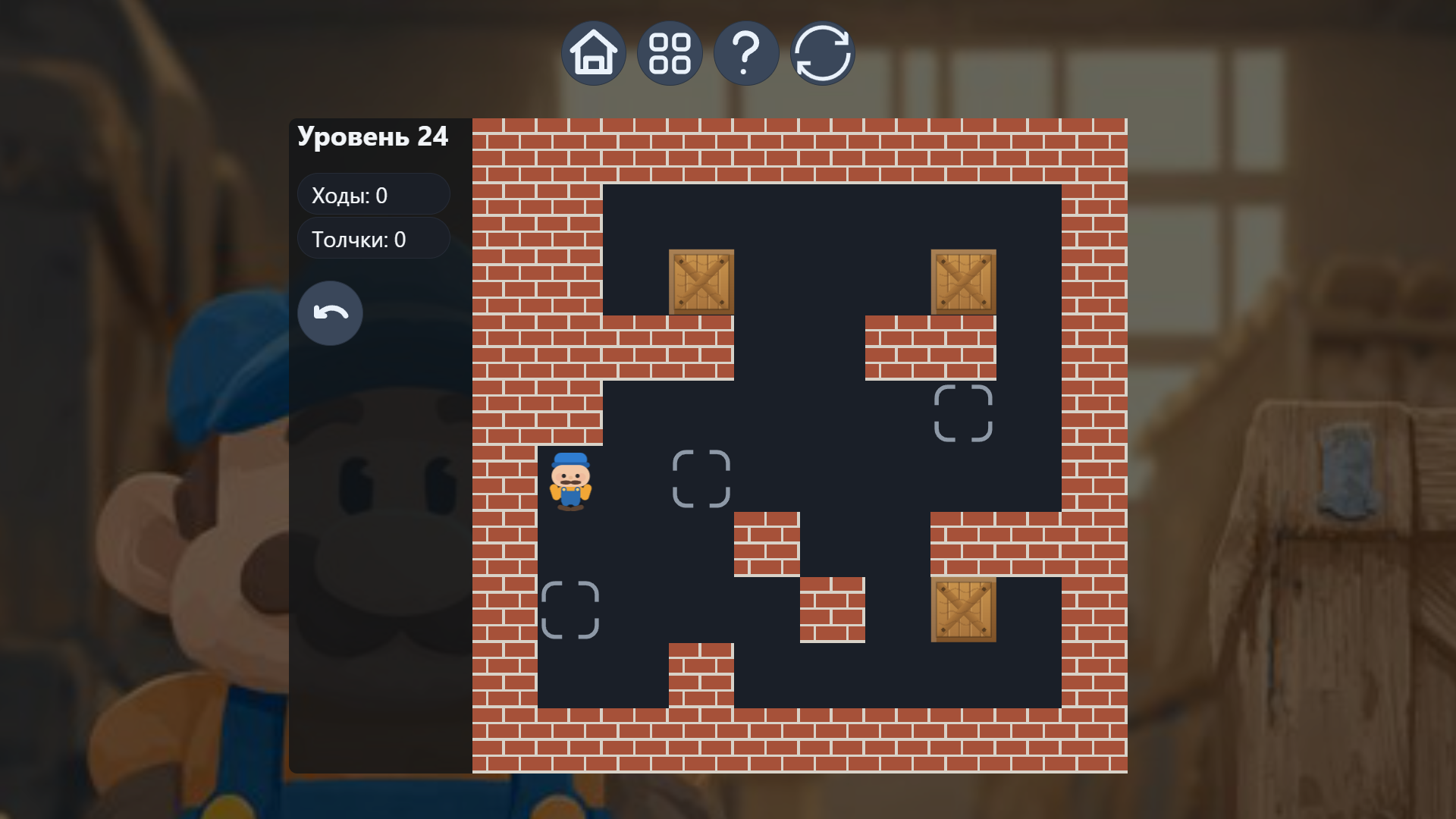The height and width of the screenshot is (819, 1456).
Task: Click the target marker under the right crate
Action: pos(963,413)
